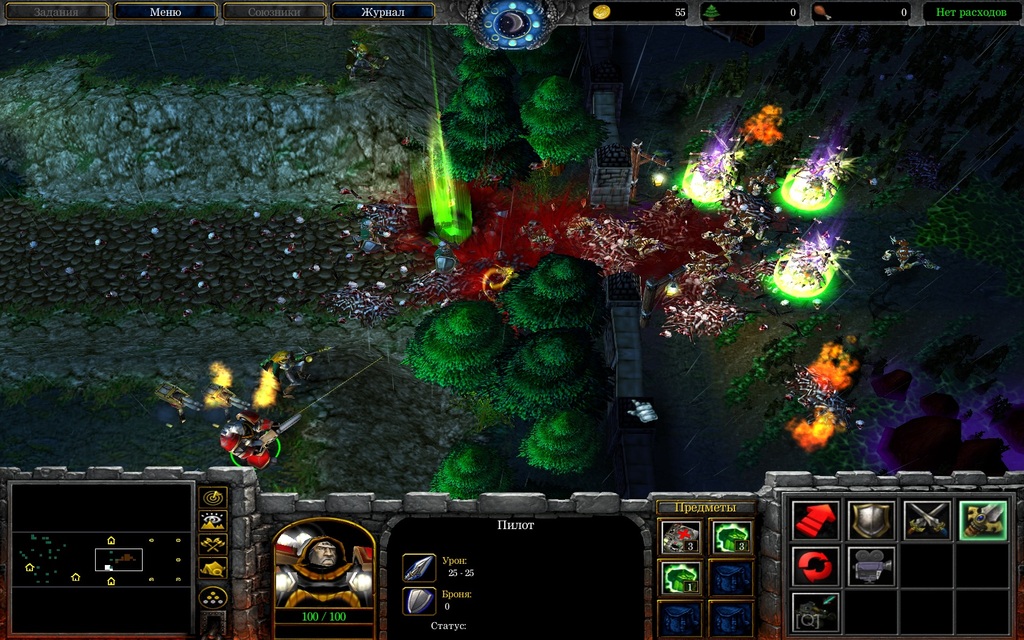Use the green fist item with 1 charge
Screen dimensions: 1024x640
678,578
